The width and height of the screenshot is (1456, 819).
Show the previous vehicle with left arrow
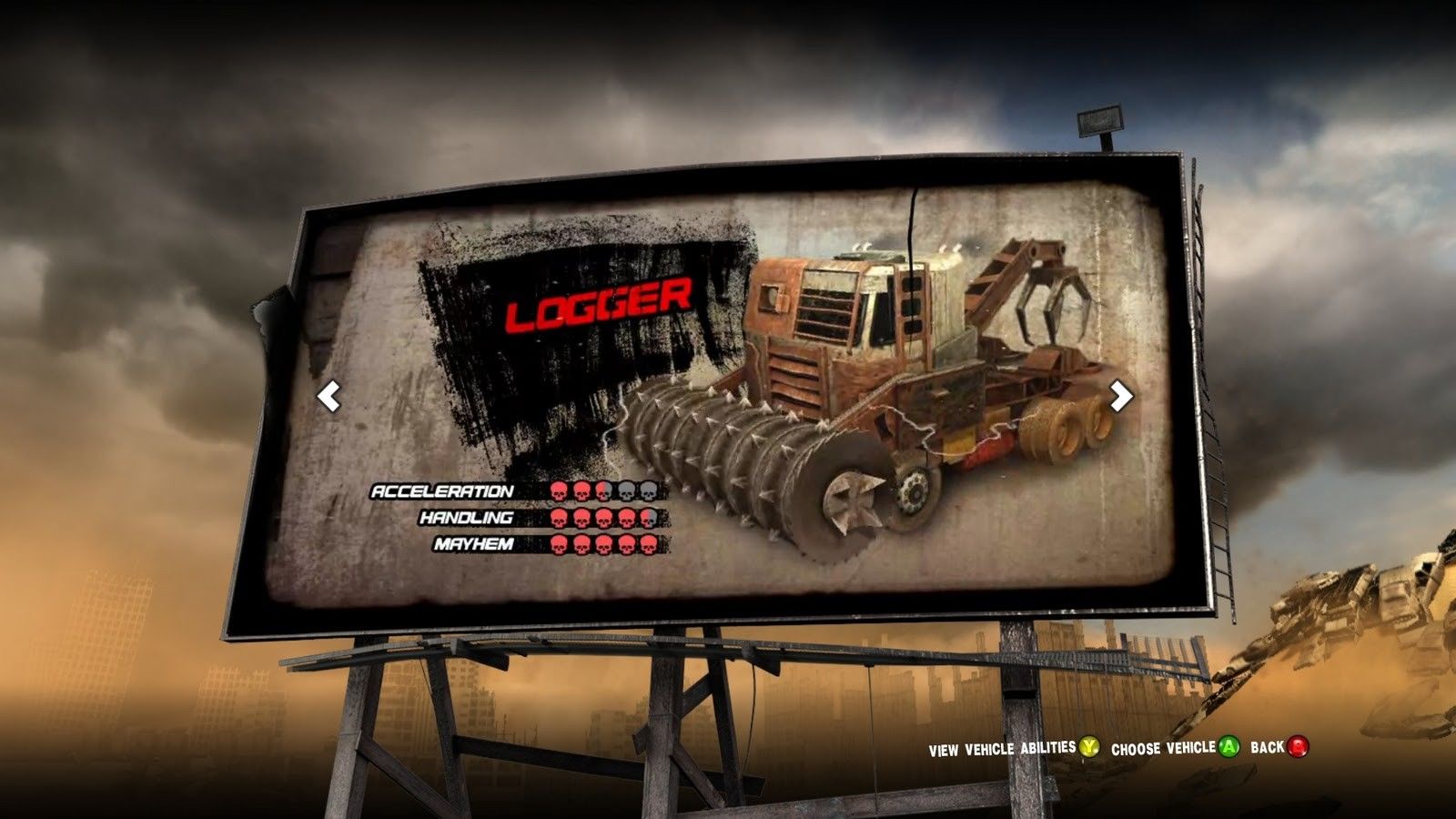tap(329, 396)
